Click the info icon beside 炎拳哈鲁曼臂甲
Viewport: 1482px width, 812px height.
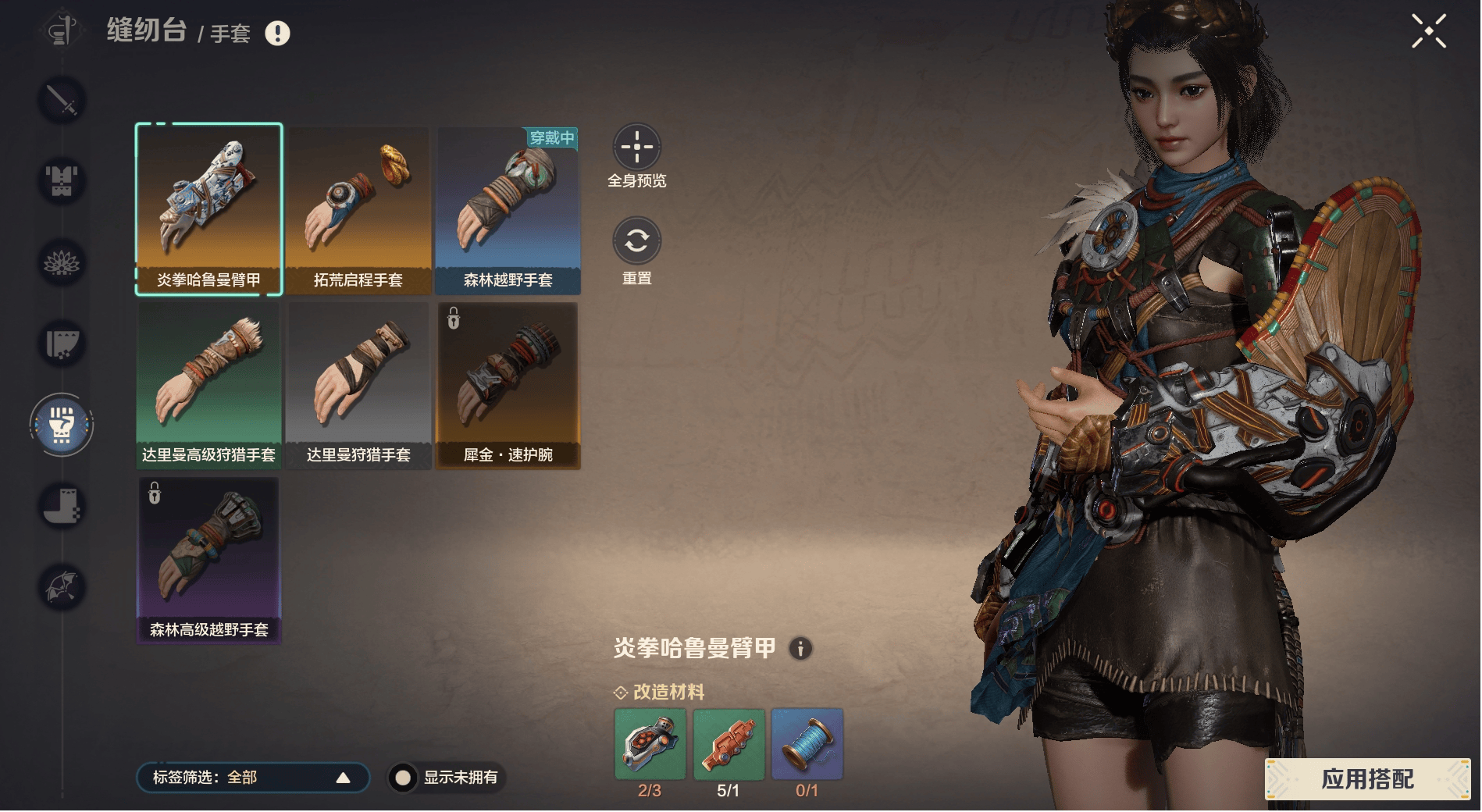tap(800, 648)
